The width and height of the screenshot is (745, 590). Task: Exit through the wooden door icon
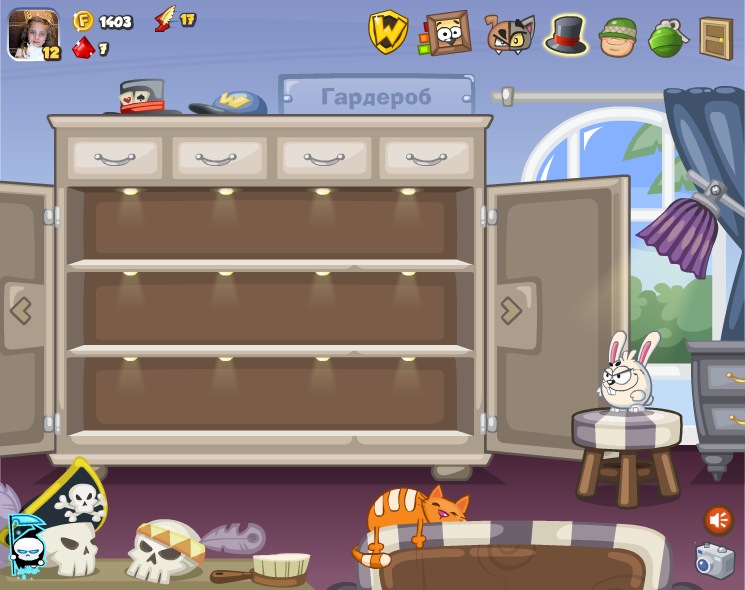[716, 38]
